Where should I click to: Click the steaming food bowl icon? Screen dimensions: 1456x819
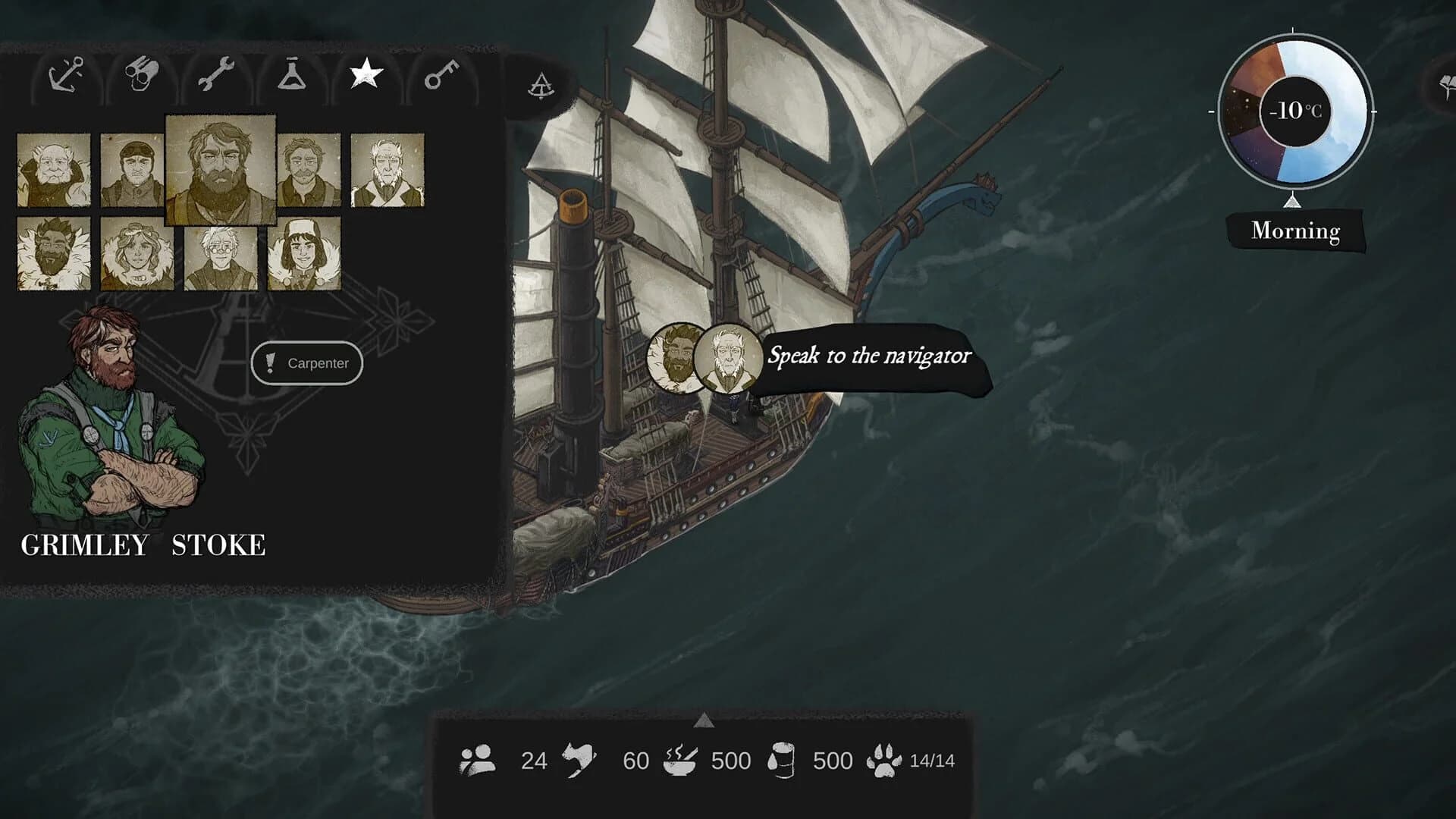pos(682,760)
